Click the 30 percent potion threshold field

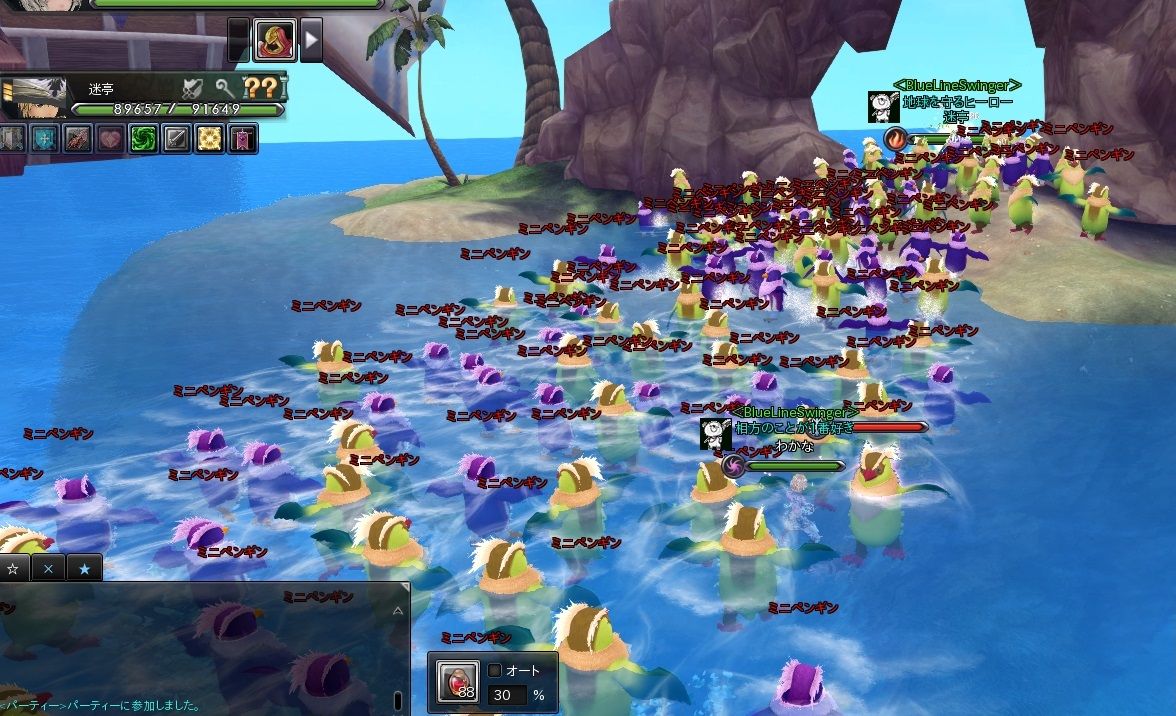507,695
